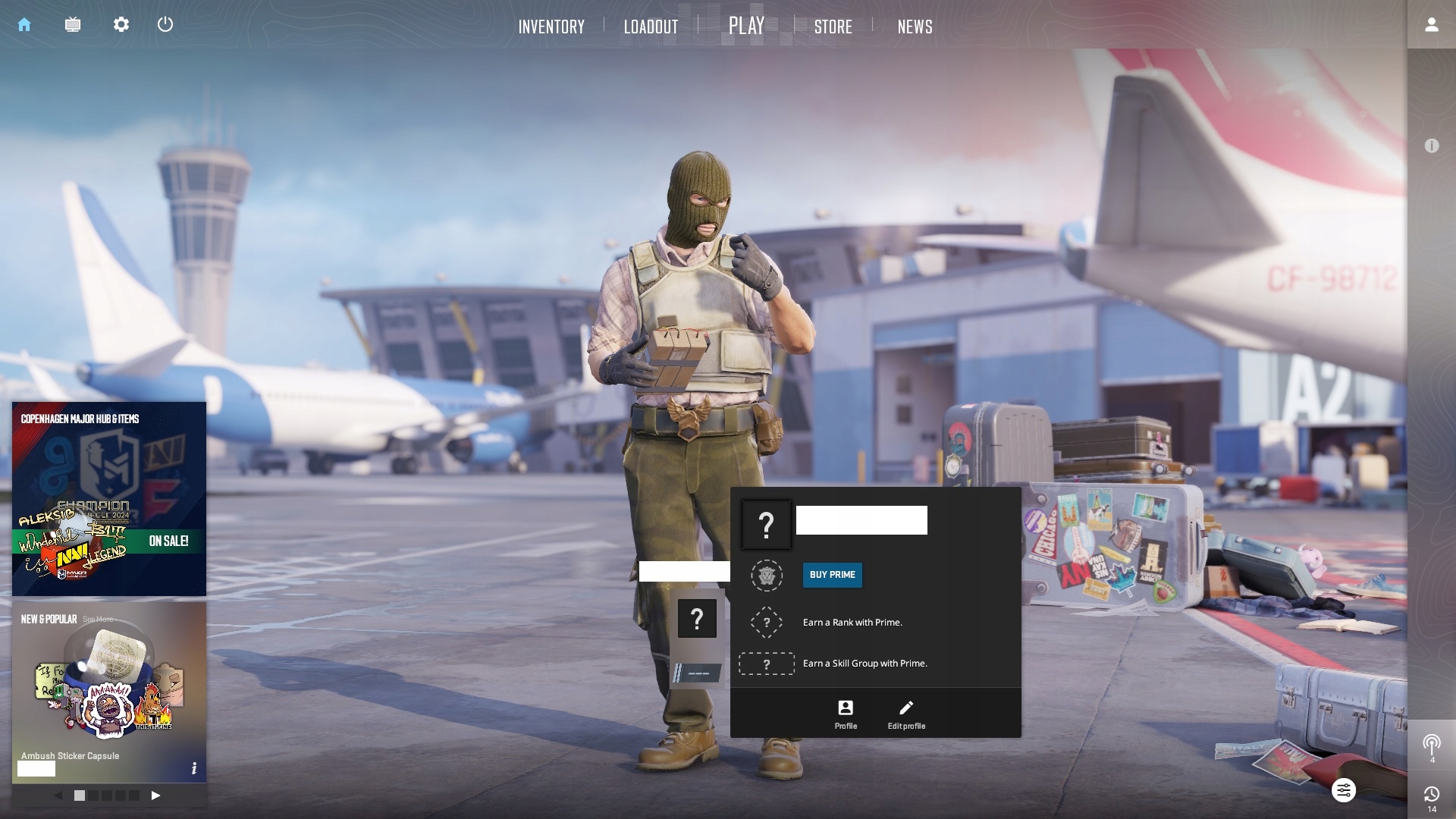Click the power quit icon
Screen dimensions: 1456x819
pos(165,24)
